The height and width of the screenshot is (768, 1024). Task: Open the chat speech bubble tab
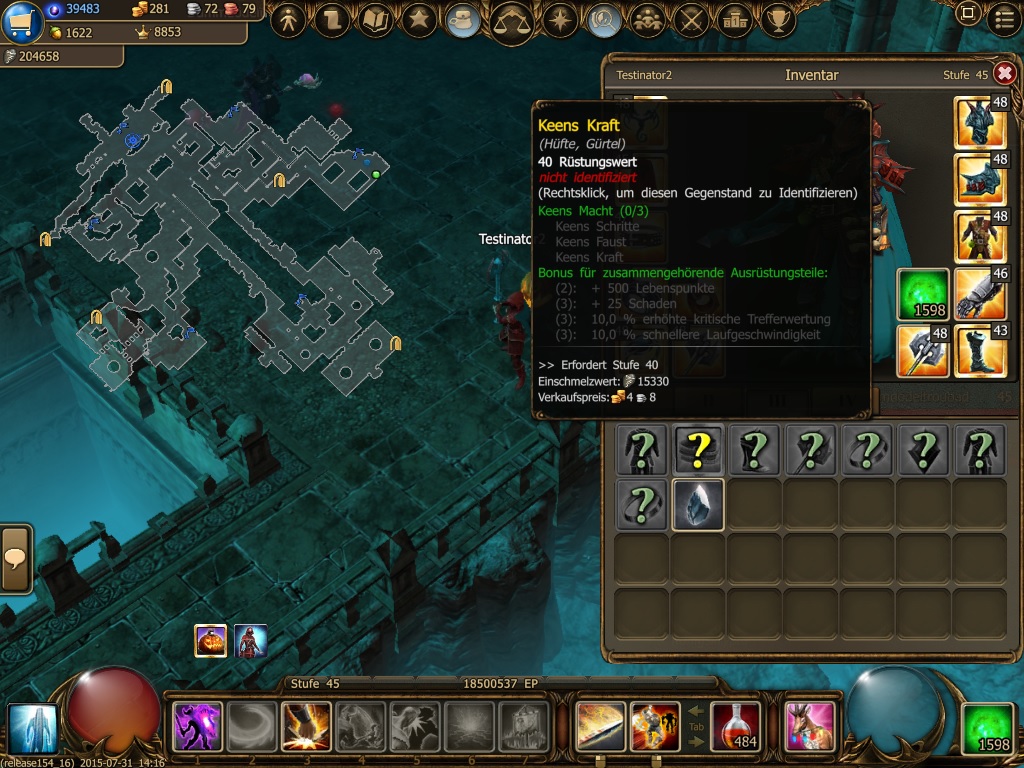pyautogui.click(x=16, y=558)
